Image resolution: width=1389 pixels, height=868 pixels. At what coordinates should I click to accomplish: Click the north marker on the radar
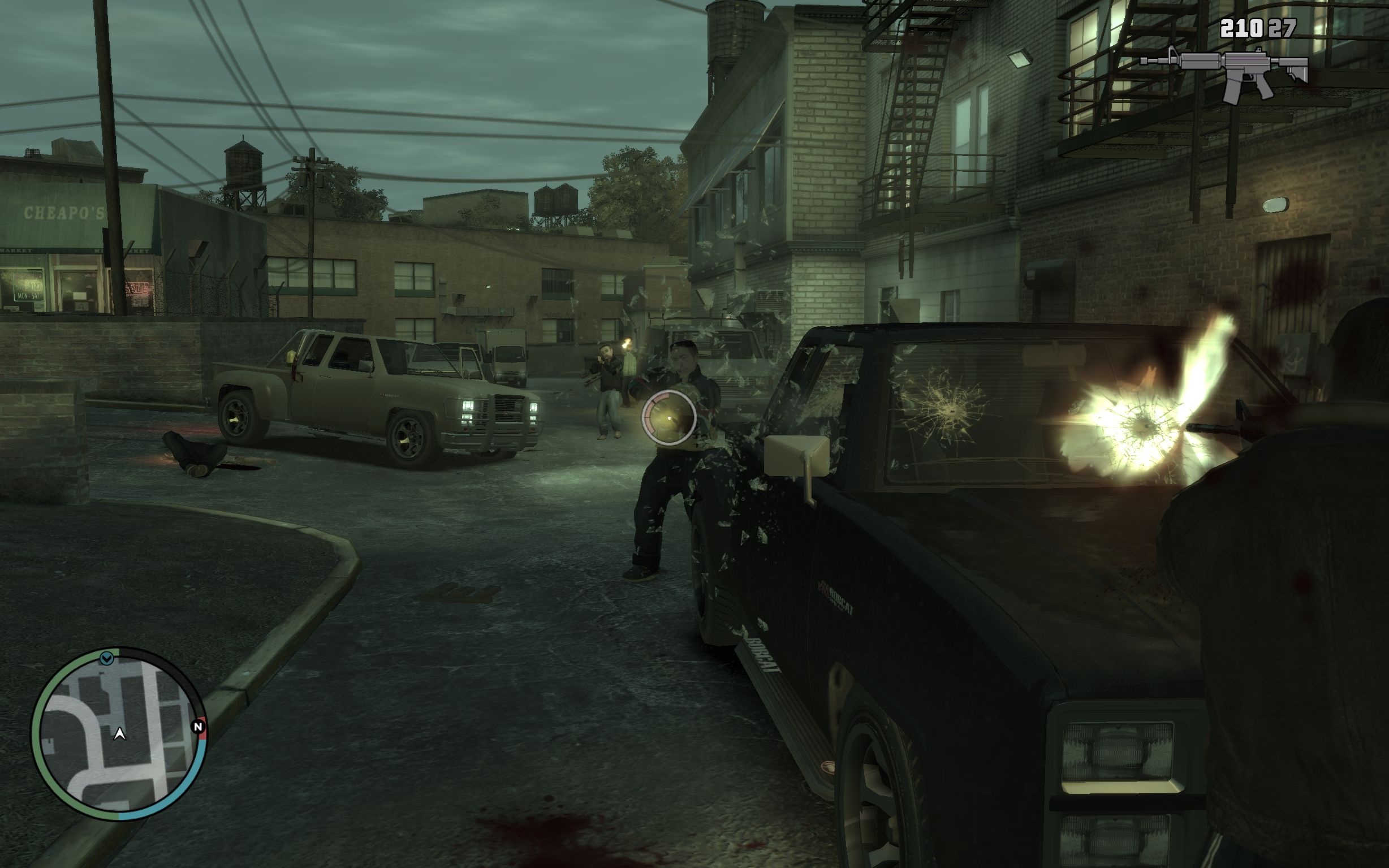[x=198, y=727]
